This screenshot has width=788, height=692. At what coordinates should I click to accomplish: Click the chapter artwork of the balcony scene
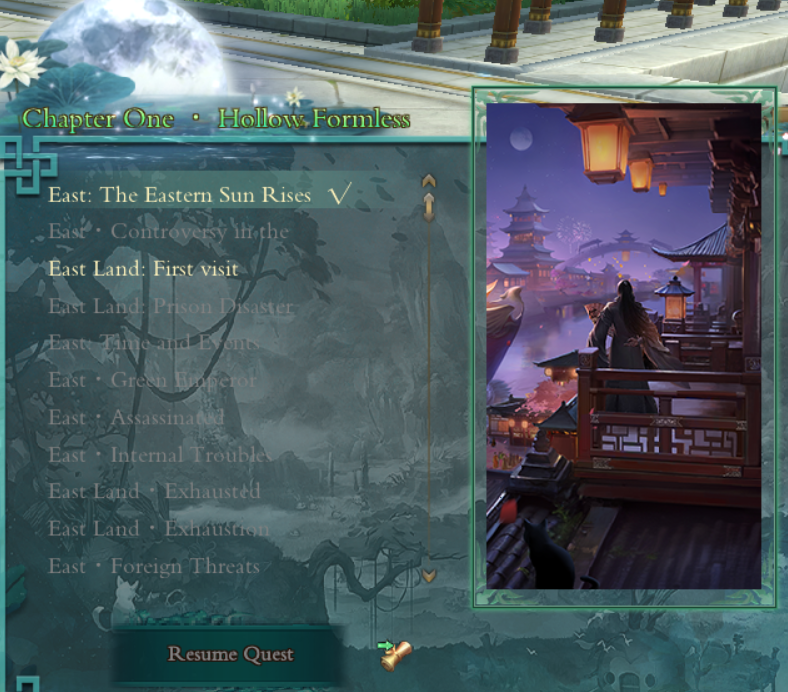(x=624, y=346)
